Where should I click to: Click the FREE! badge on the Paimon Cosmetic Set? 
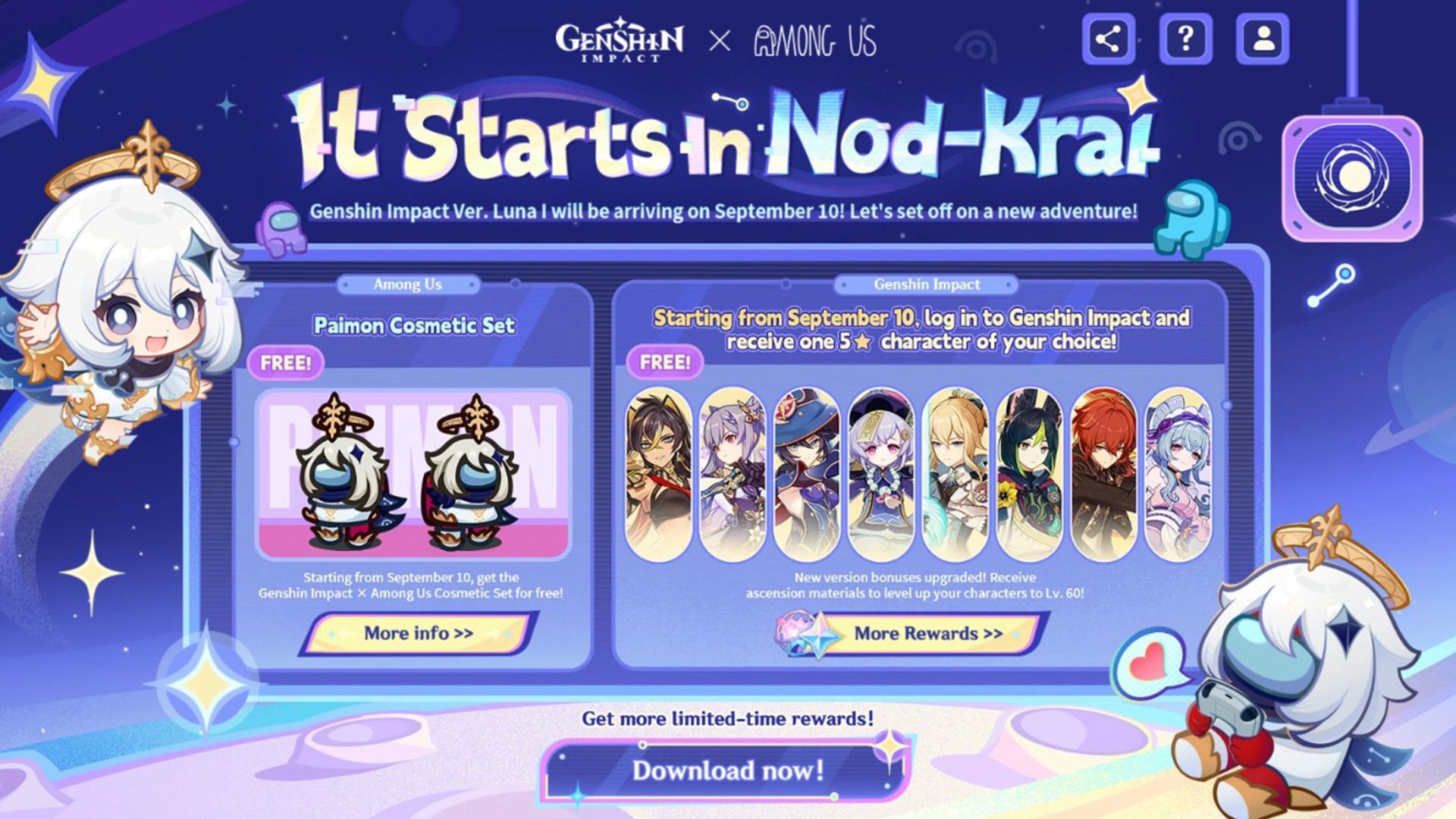coord(288,363)
